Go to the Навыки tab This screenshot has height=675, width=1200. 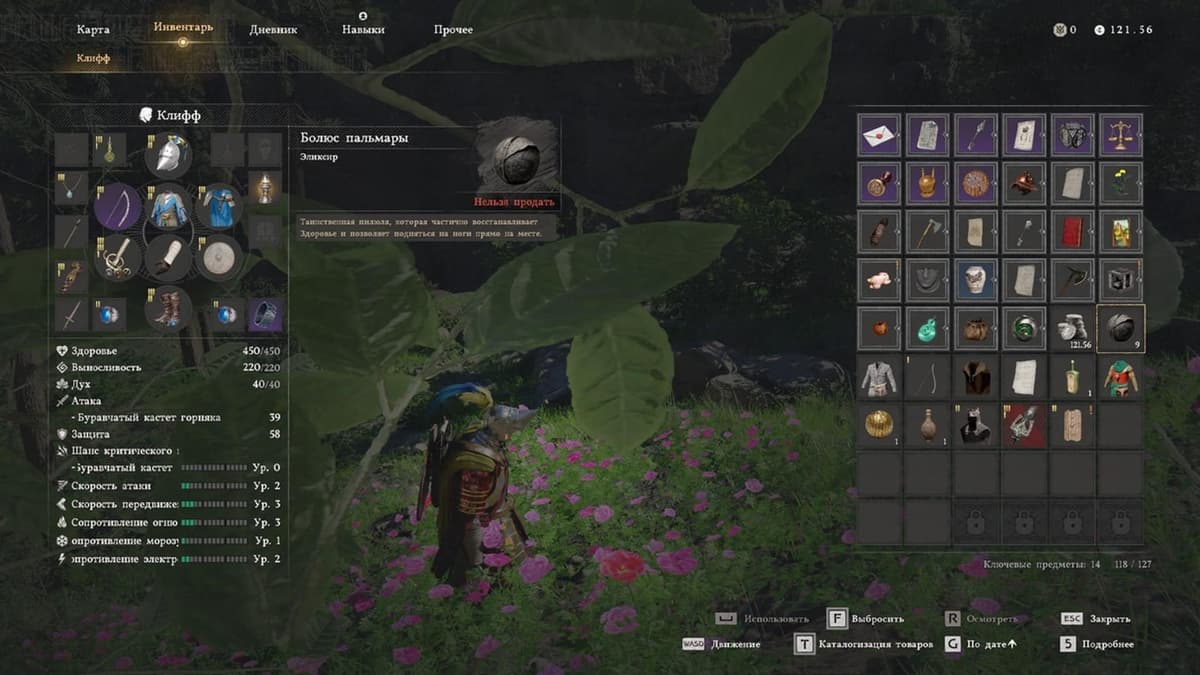pyautogui.click(x=363, y=30)
